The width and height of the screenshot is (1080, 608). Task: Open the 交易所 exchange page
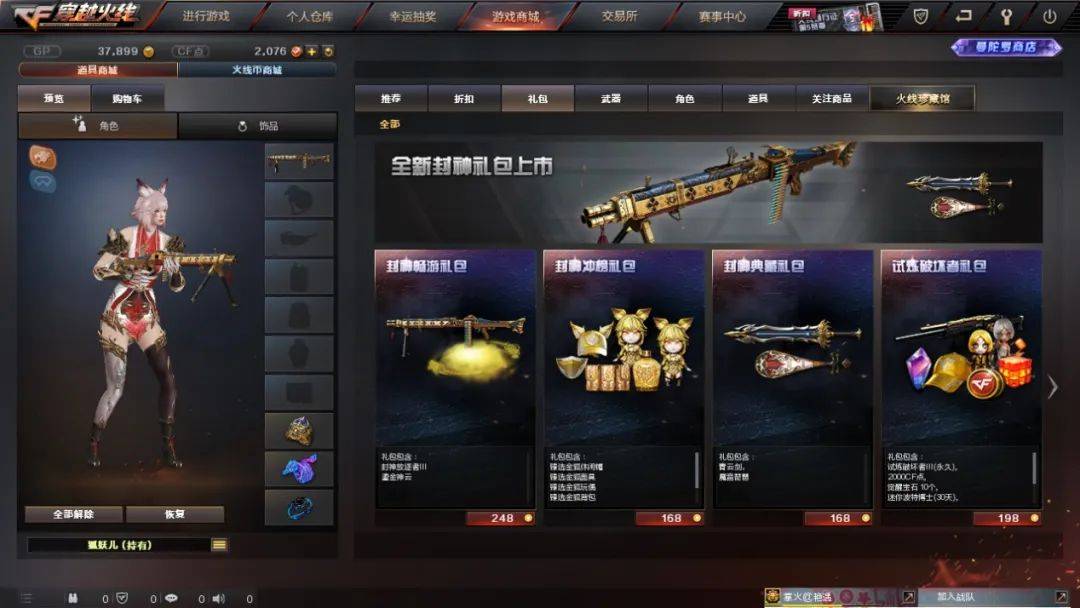tap(620, 16)
